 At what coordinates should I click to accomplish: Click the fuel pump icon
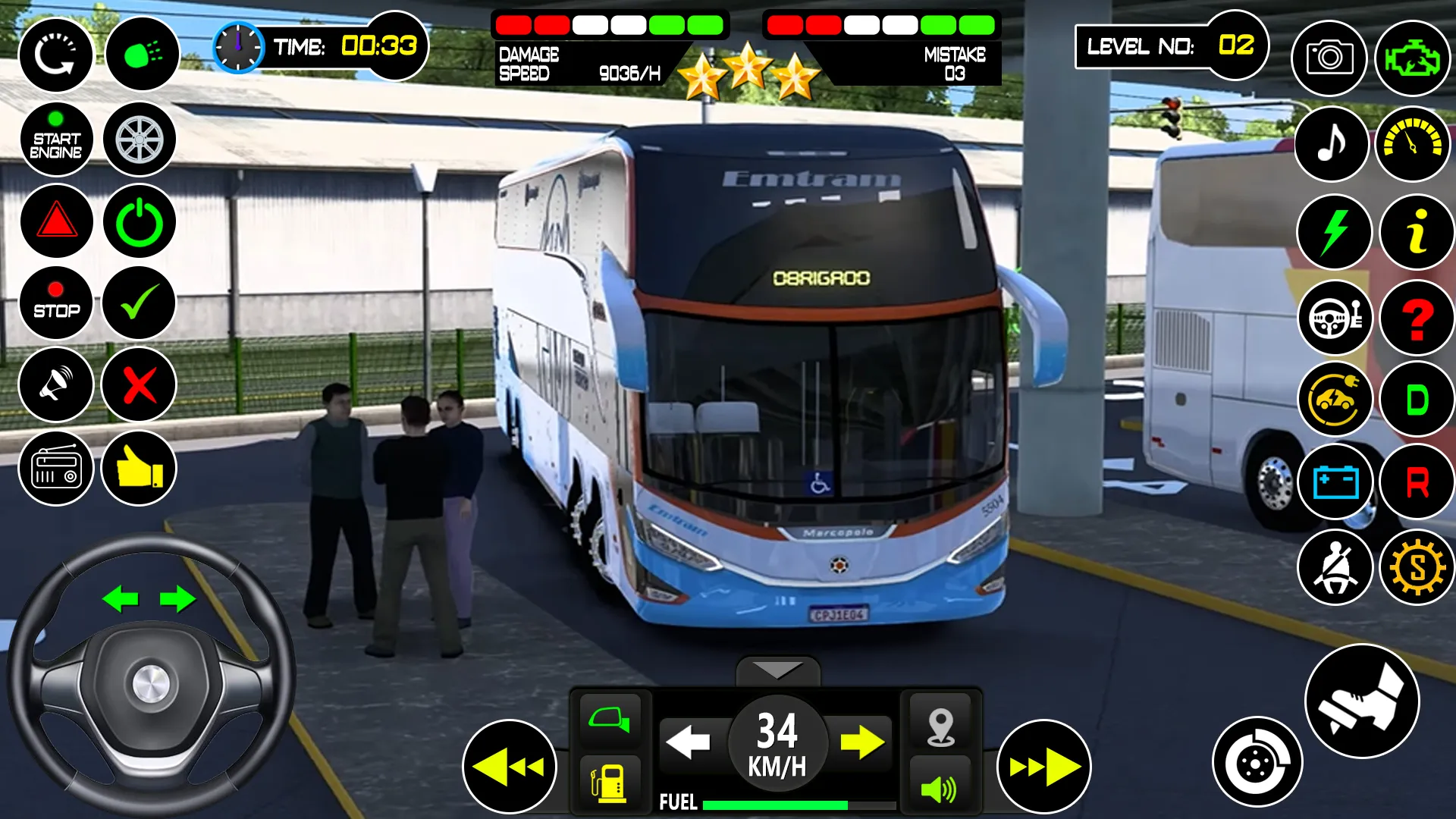610,783
